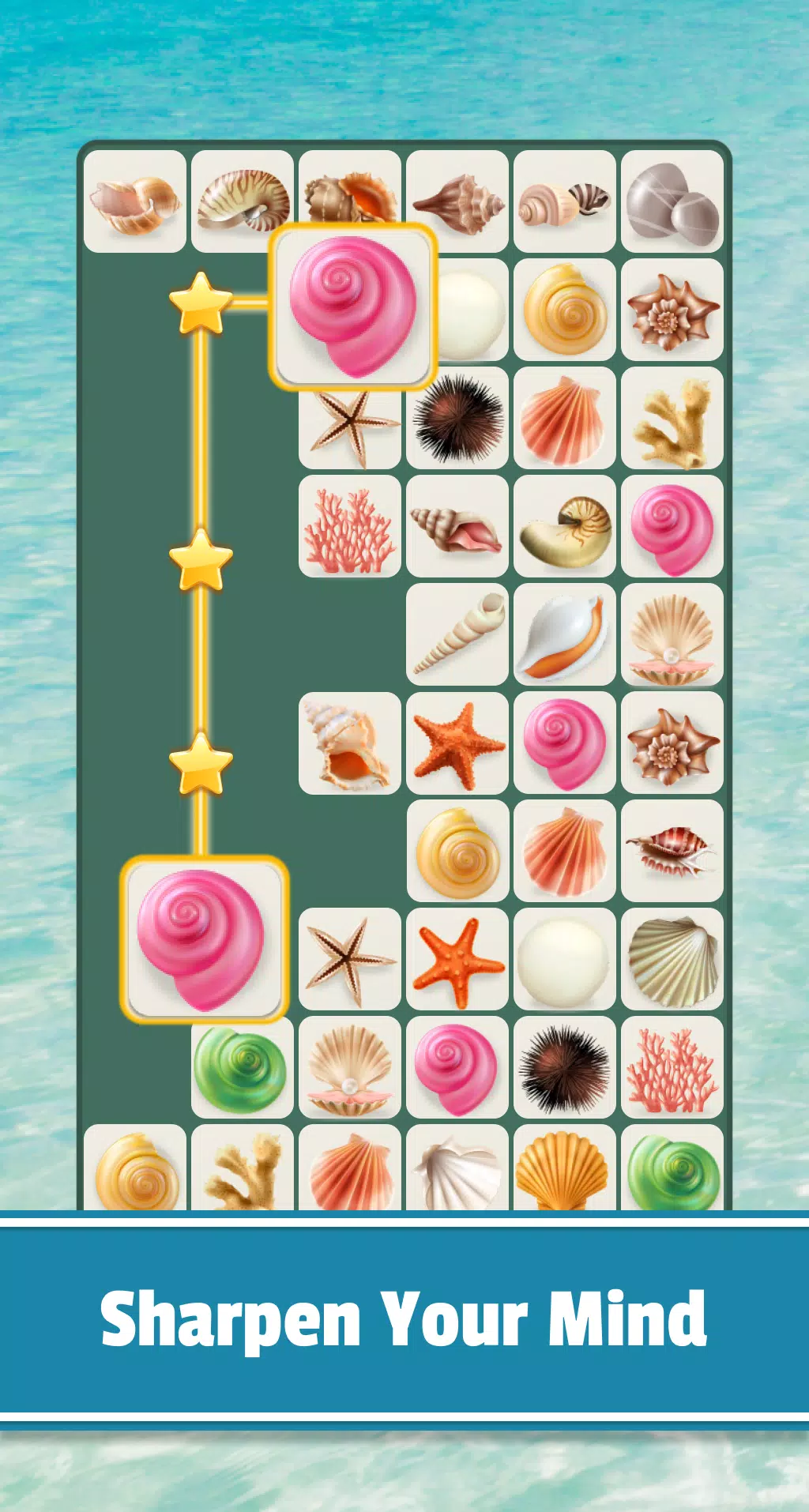Select the highlighted pink shell above the green shell
Screen dimensions: 809x1512
click(x=204, y=938)
